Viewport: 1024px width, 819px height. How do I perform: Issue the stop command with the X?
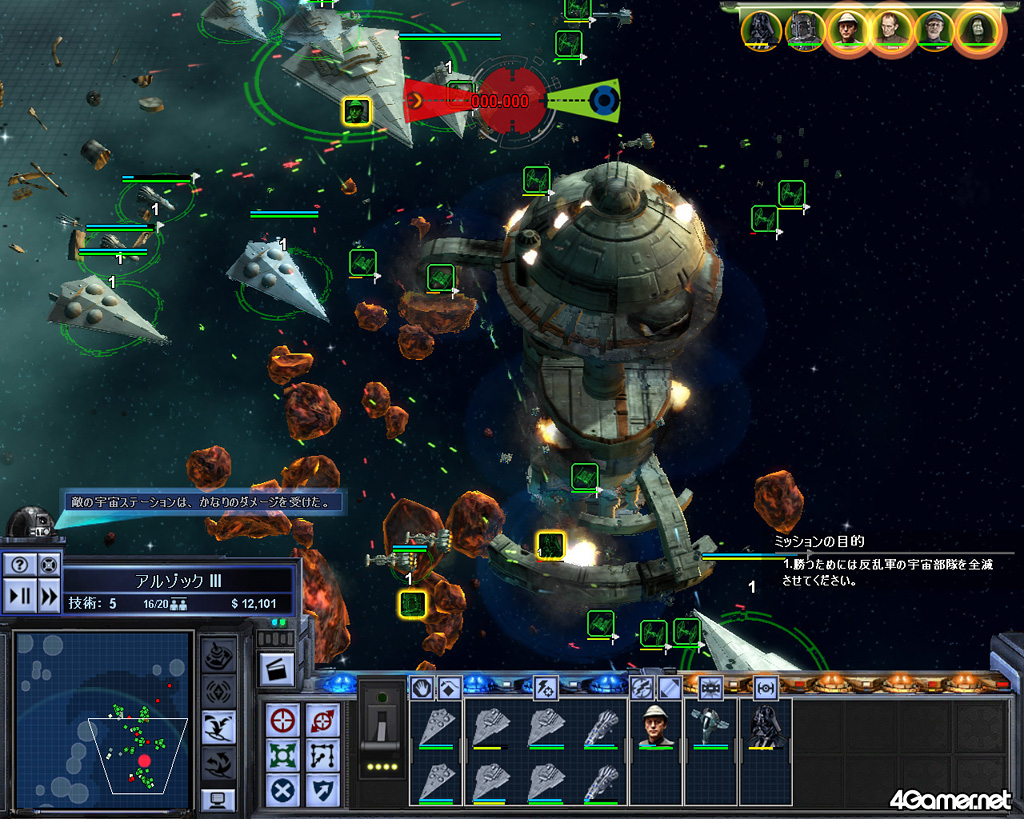[x=283, y=790]
